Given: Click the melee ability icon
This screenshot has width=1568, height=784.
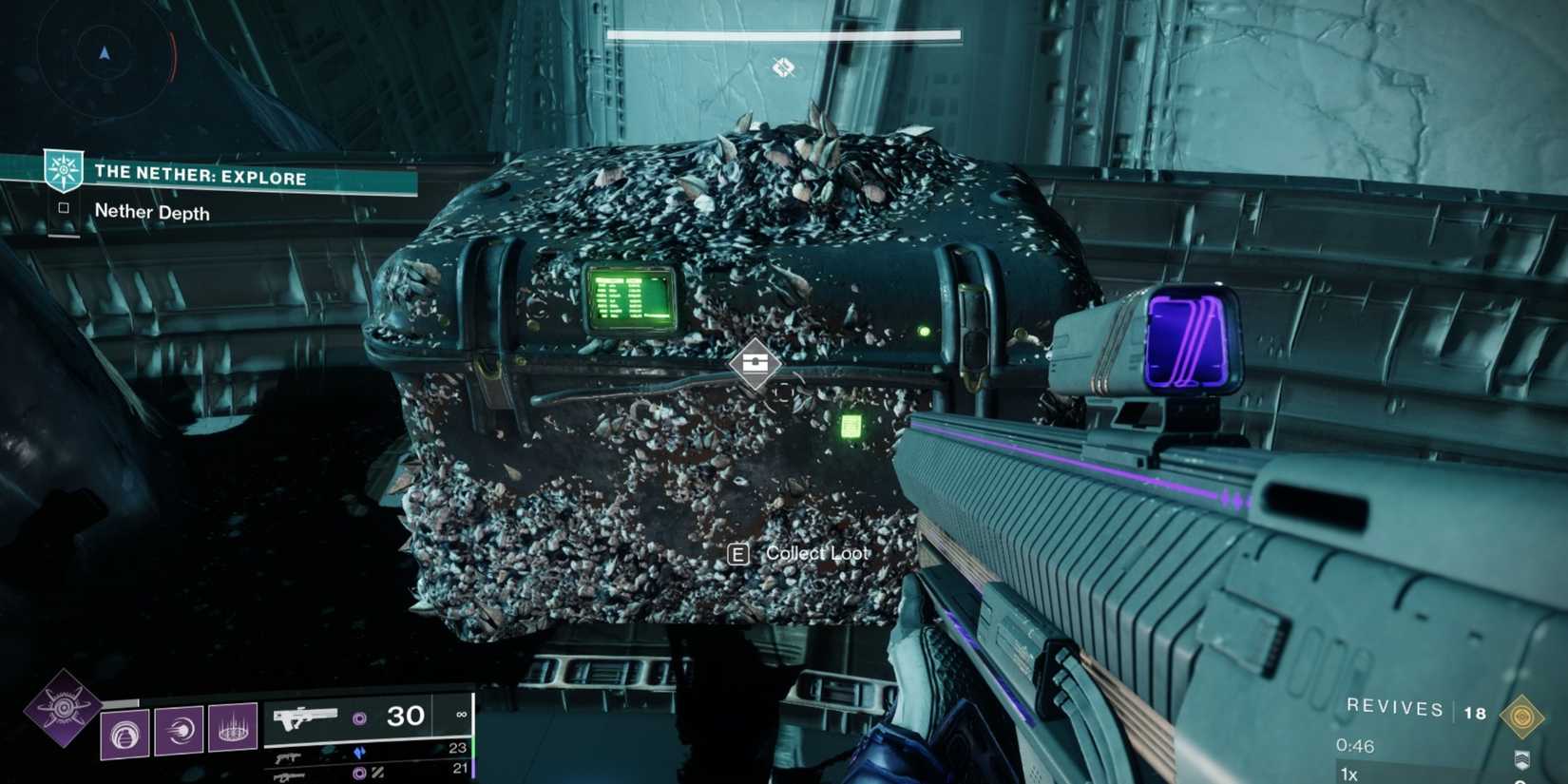Looking at the screenshot, I should click(x=179, y=733).
